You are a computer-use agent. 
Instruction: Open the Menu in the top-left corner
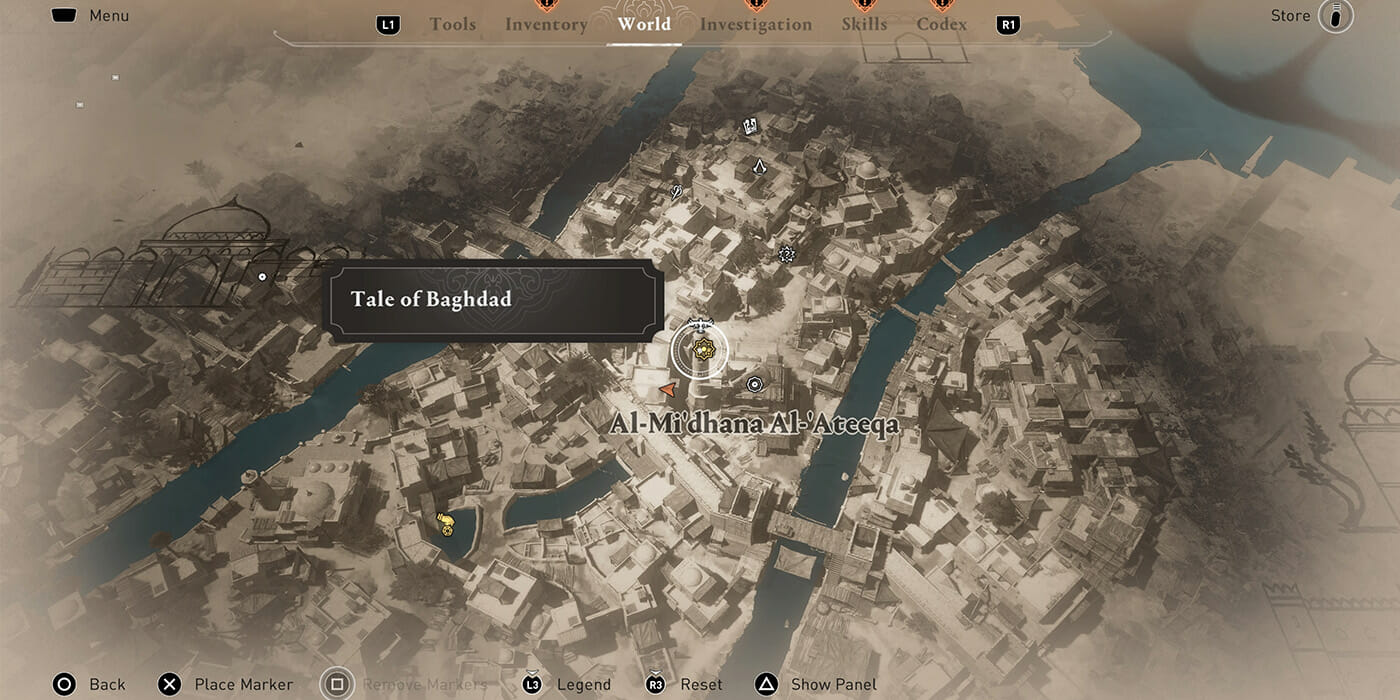[x=92, y=16]
